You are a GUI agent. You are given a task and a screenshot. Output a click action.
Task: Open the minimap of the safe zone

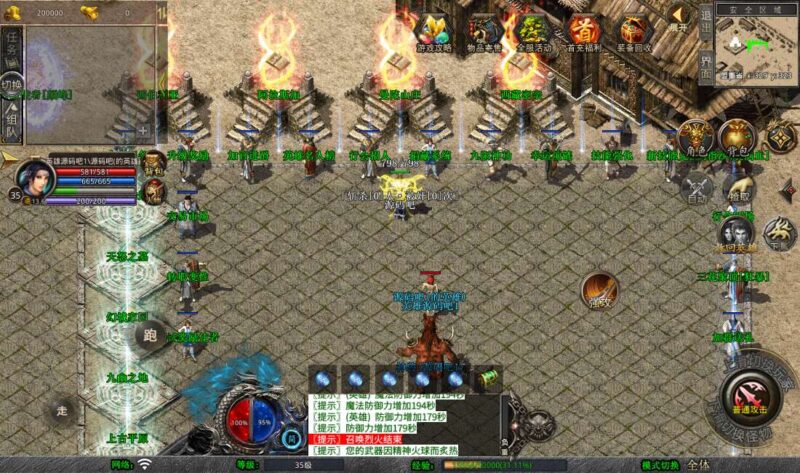click(758, 45)
